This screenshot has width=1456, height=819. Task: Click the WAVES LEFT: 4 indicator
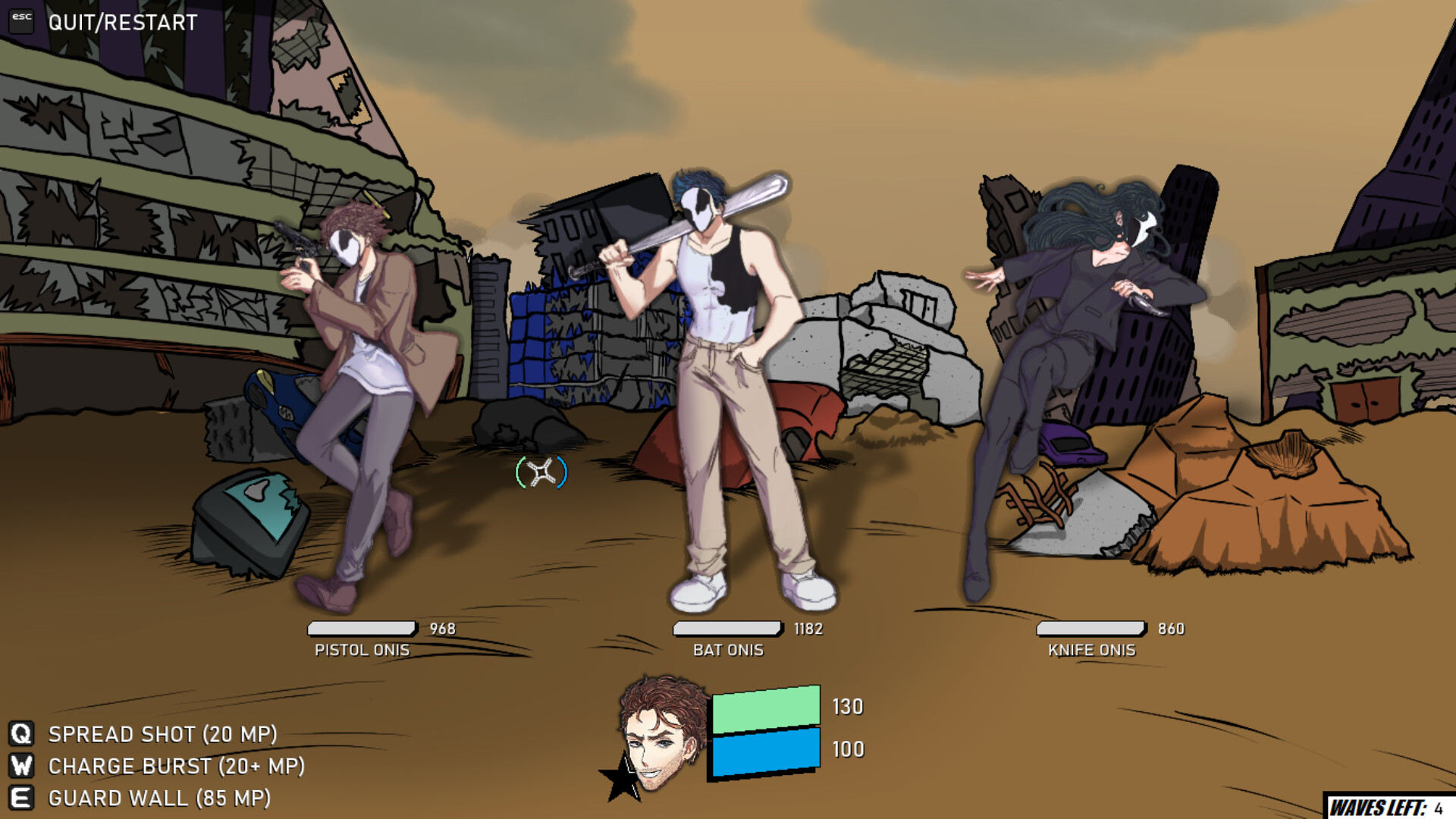tap(1389, 805)
